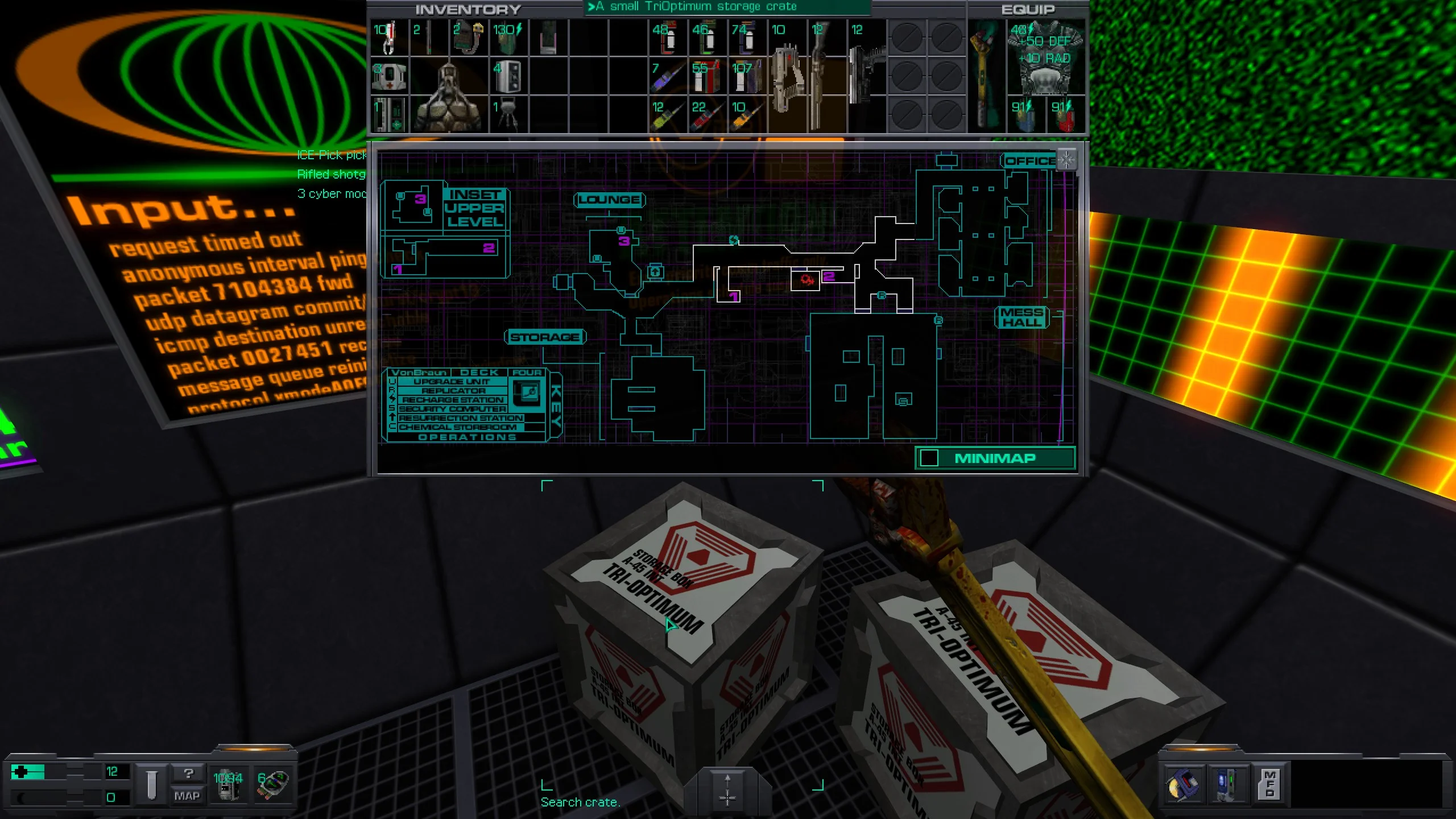The width and height of the screenshot is (1456, 819).
Task: Select the test tube research button
Action: tap(151, 784)
